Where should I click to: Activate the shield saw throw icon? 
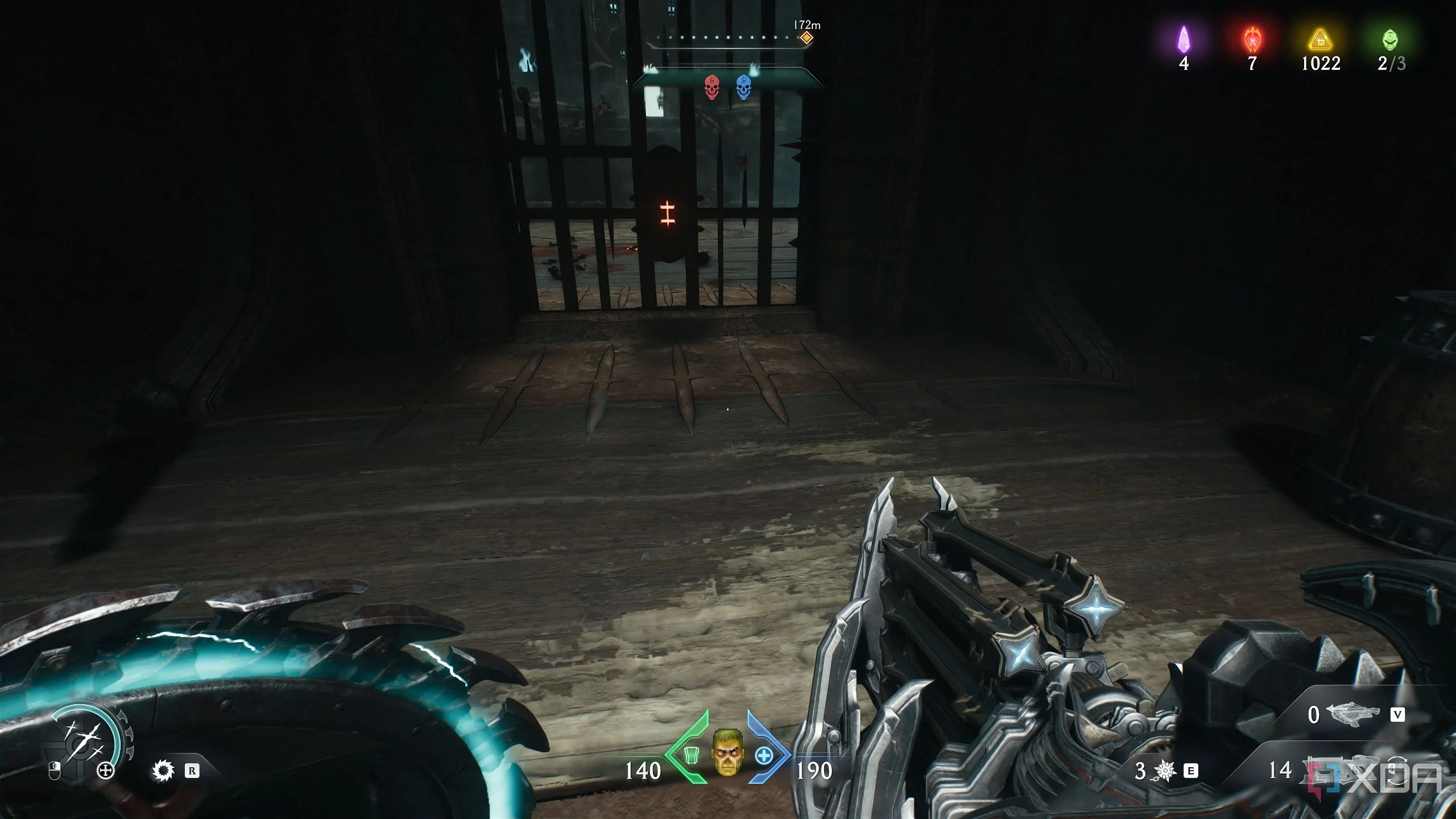click(163, 771)
